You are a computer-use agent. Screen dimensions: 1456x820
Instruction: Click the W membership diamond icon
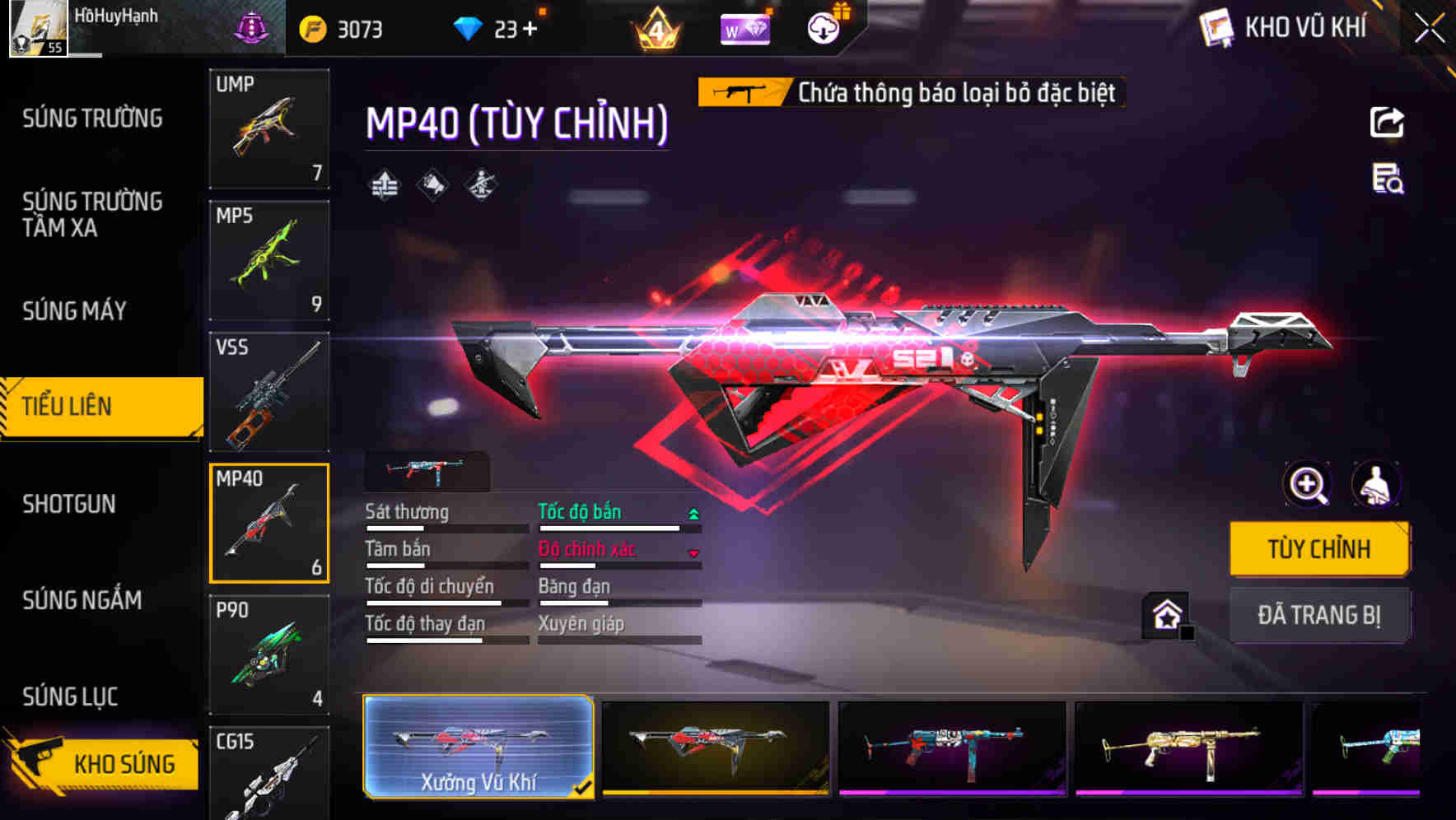[x=744, y=27]
